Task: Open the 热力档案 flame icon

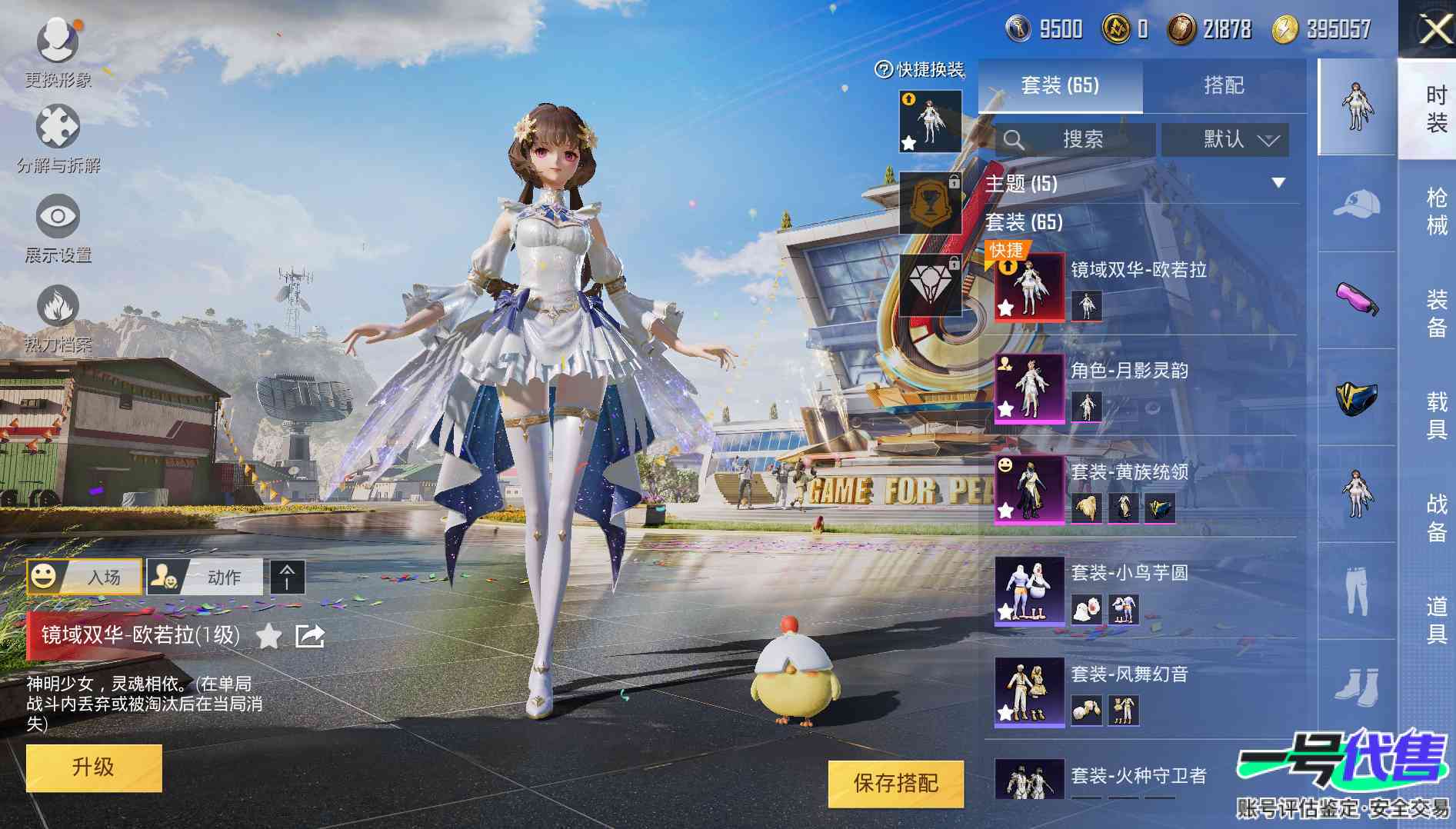Action: pos(58,307)
